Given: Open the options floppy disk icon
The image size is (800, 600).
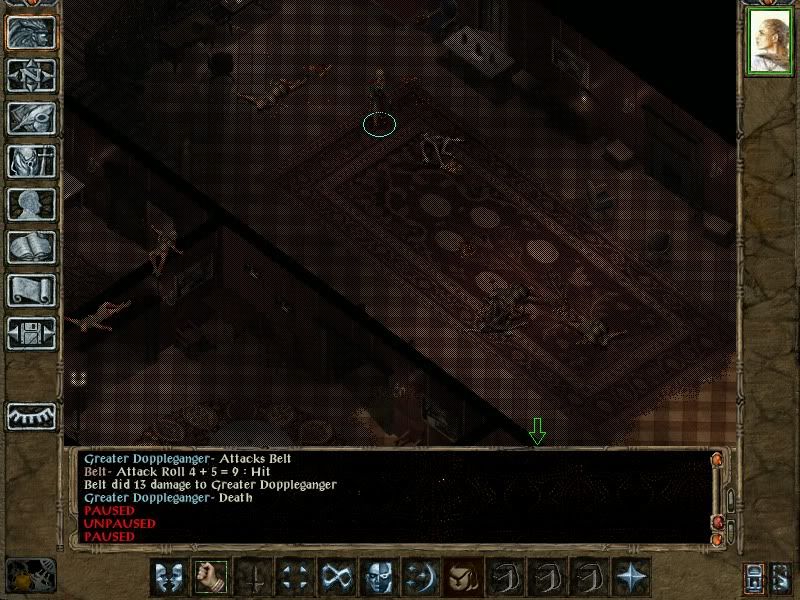Looking at the screenshot, I should [x=30, y=333].
